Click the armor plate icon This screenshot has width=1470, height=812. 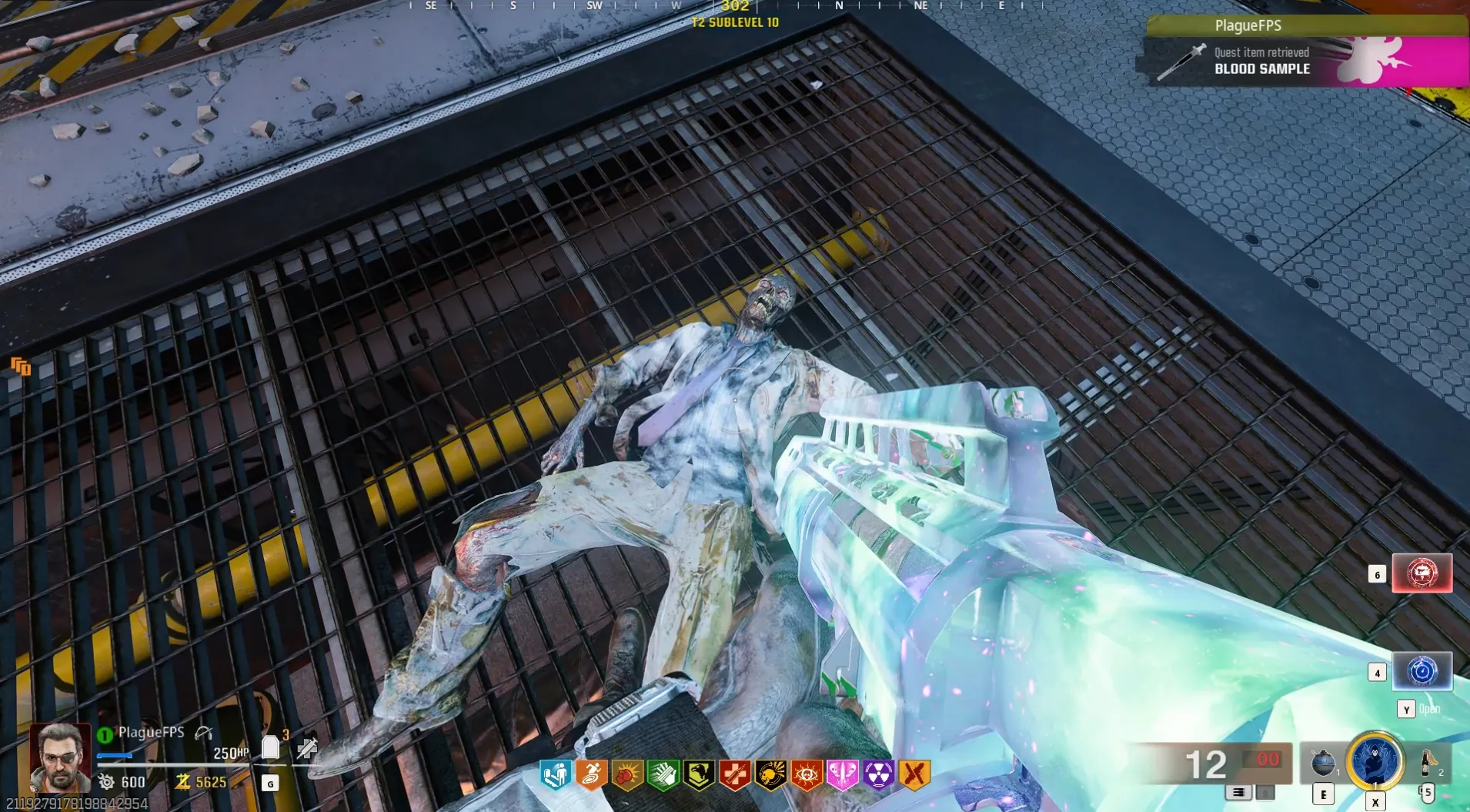(x=270, y=747)
